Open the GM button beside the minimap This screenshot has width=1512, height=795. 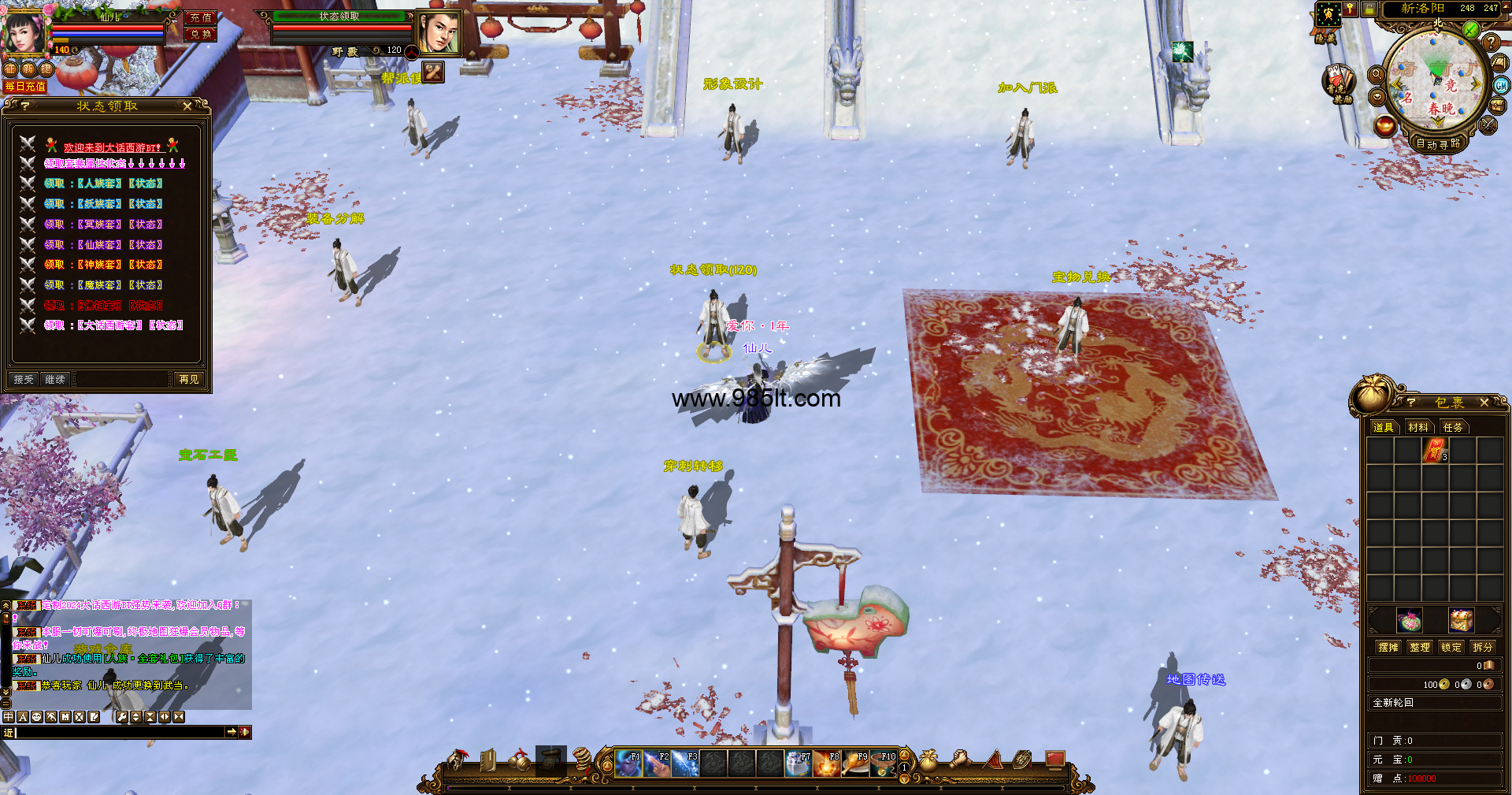(1501, 86)
